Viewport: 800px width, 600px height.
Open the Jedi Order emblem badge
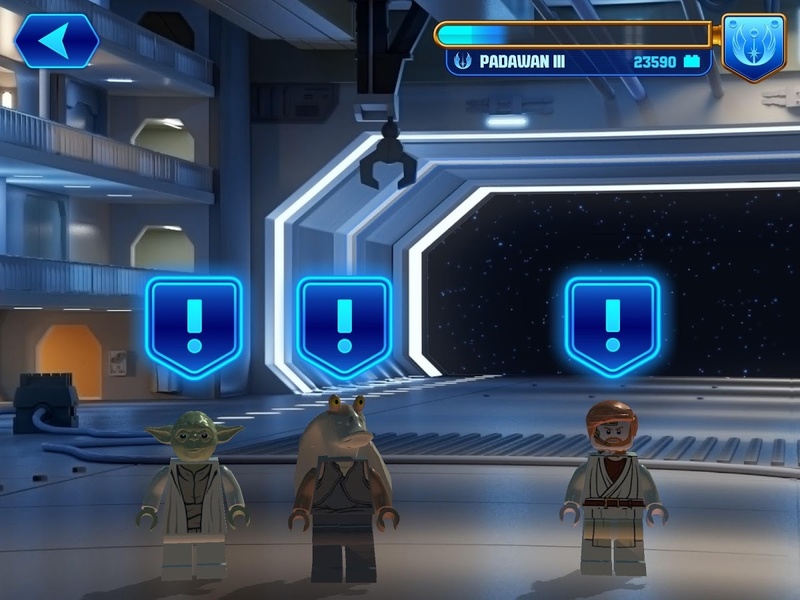pos(753,46)
